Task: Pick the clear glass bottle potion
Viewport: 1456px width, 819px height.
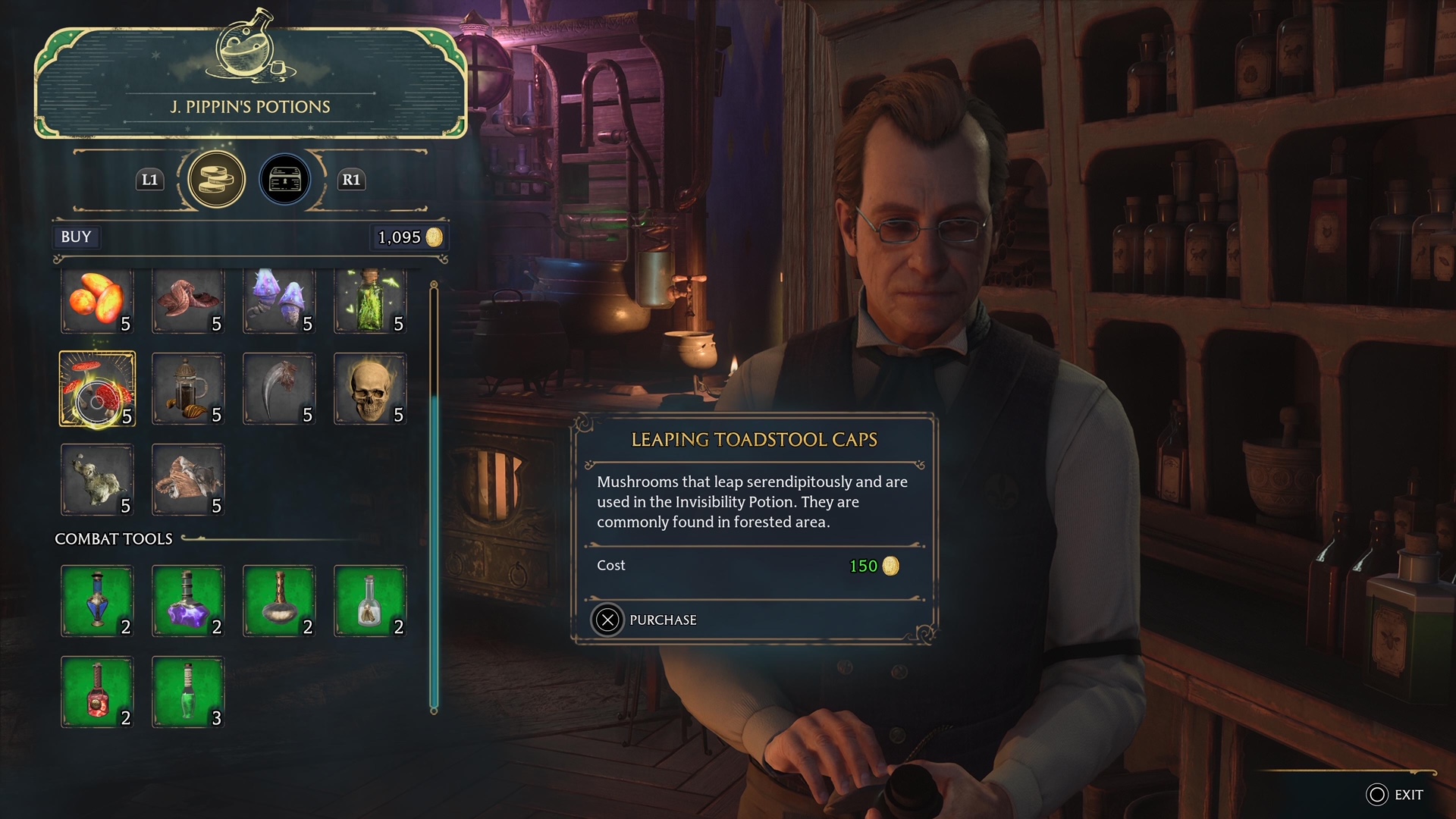Action: pos(370,601)
